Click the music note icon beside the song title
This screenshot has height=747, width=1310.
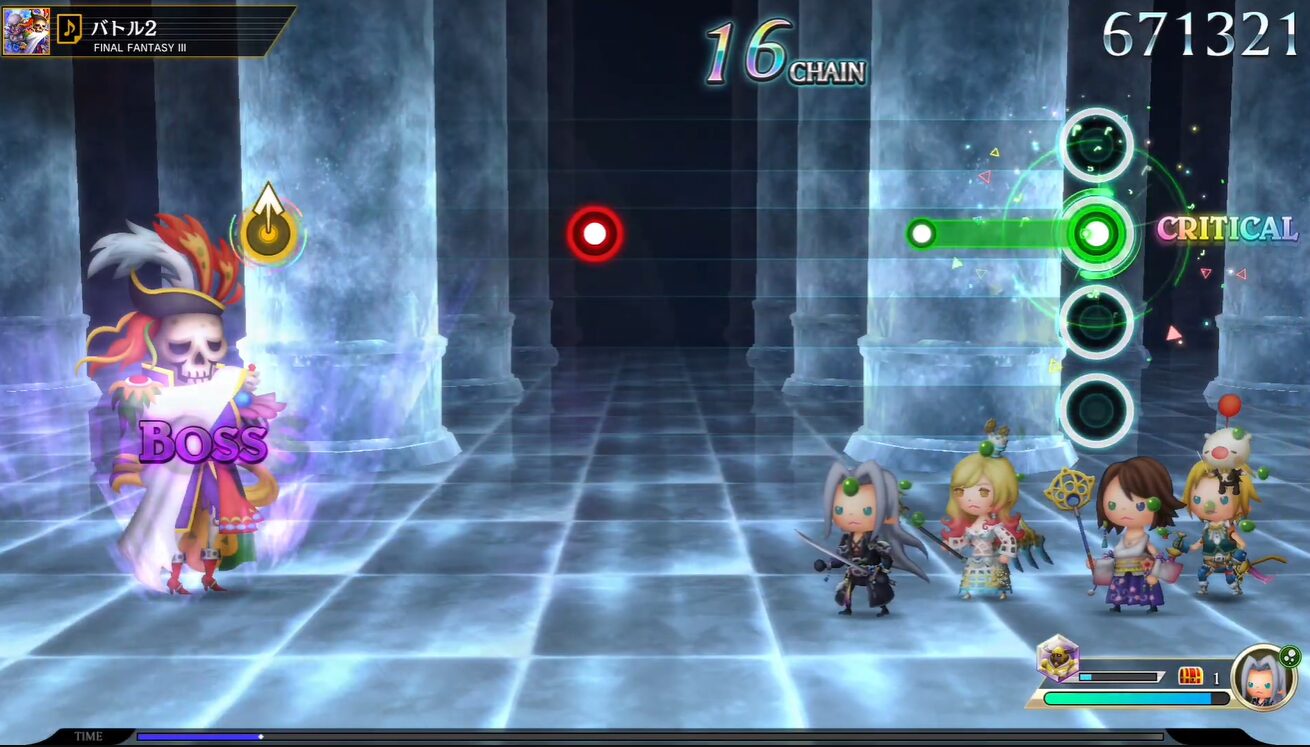click(70, 28)
